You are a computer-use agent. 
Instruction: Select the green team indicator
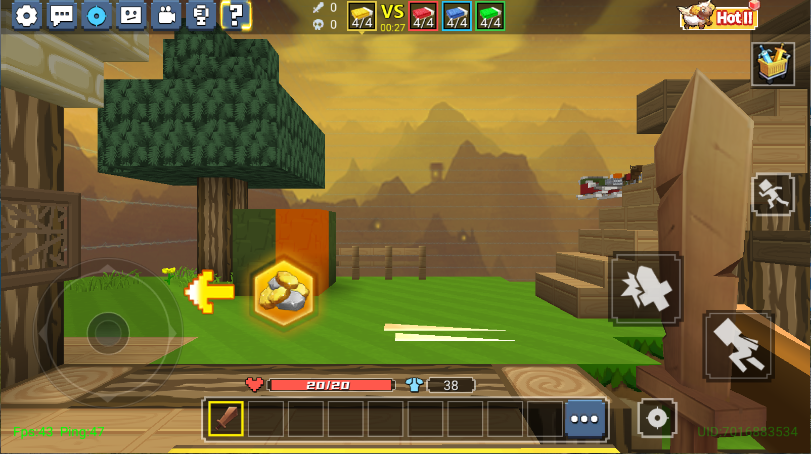pos(490,16)
